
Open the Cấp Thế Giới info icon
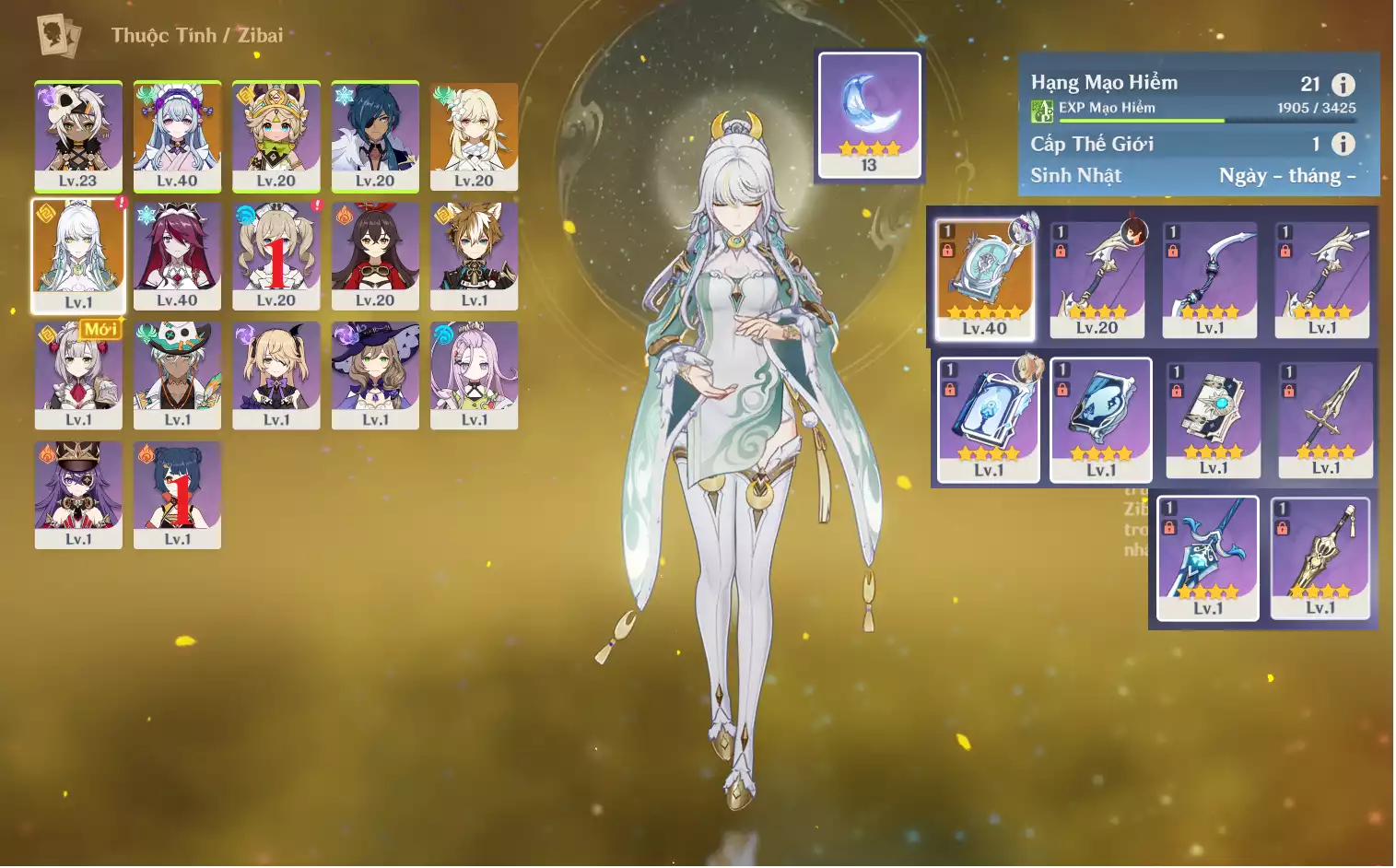point(1343,144)
